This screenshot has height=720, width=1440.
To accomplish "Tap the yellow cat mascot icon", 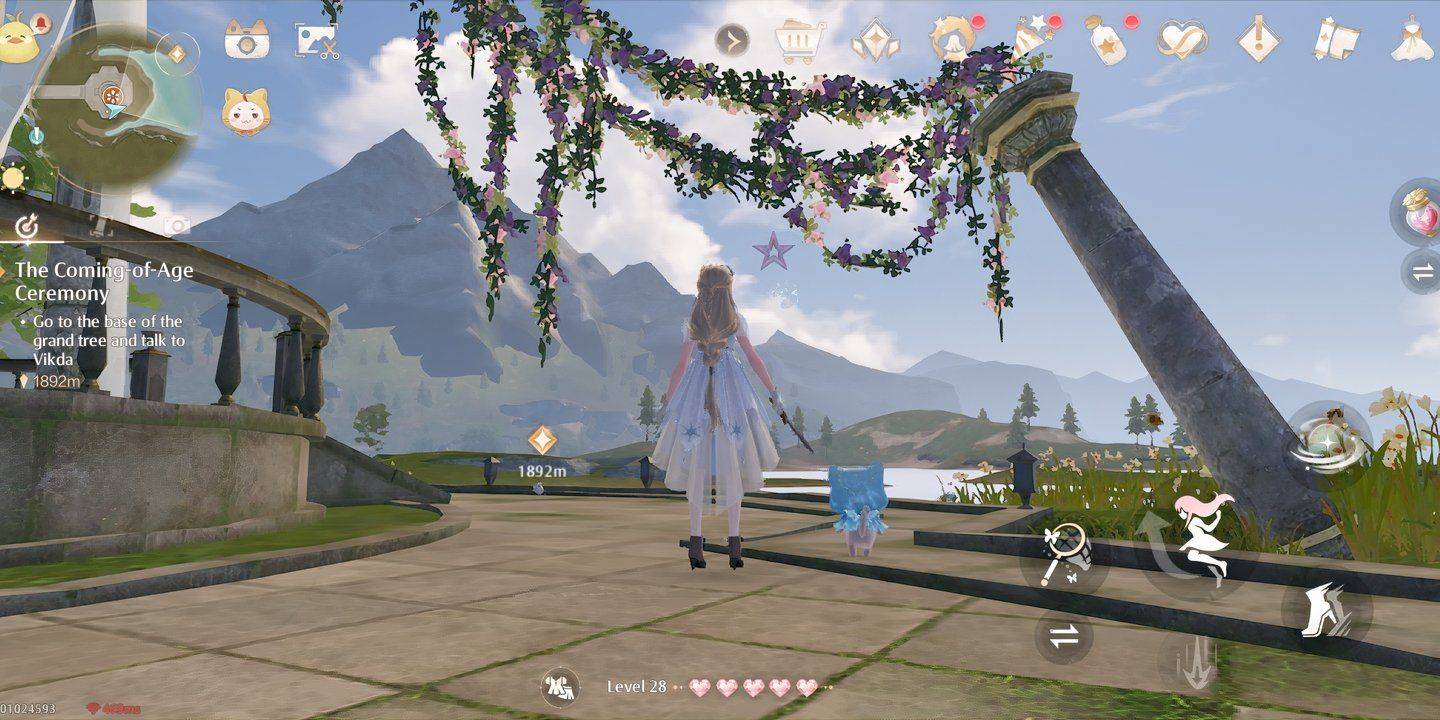I will click(x=245, y=111).
